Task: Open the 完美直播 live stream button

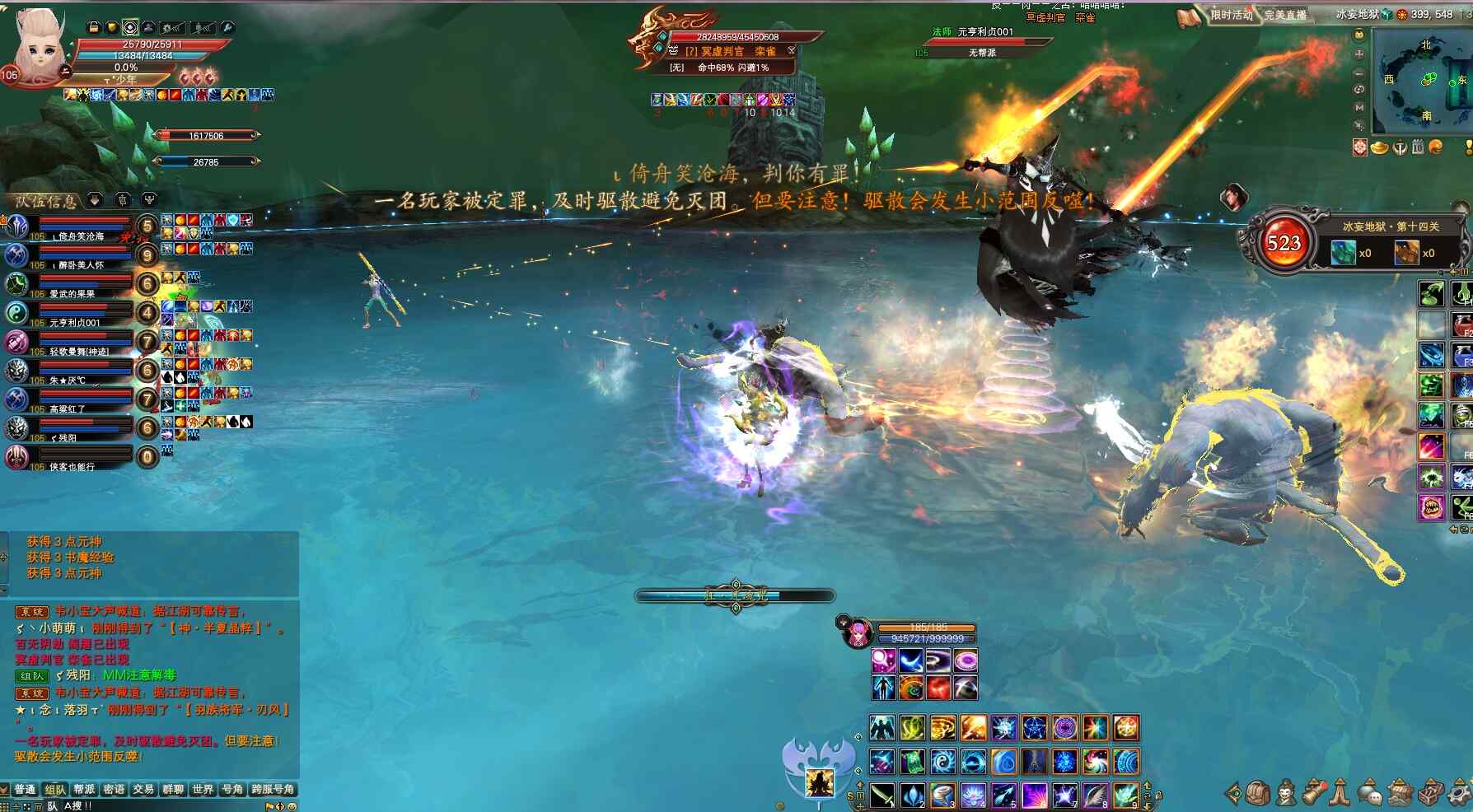Action: click(x=1285, y=15)
